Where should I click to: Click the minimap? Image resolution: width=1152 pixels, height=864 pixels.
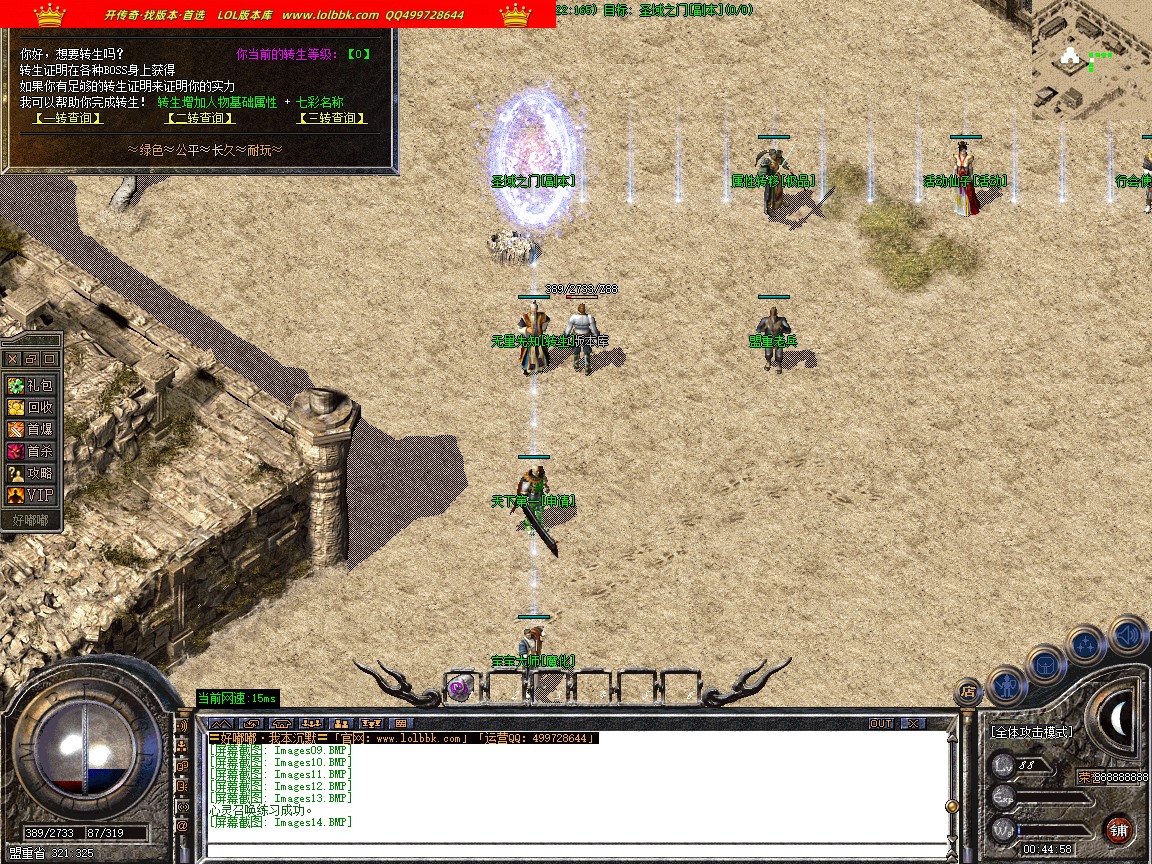click(1091, 60)
